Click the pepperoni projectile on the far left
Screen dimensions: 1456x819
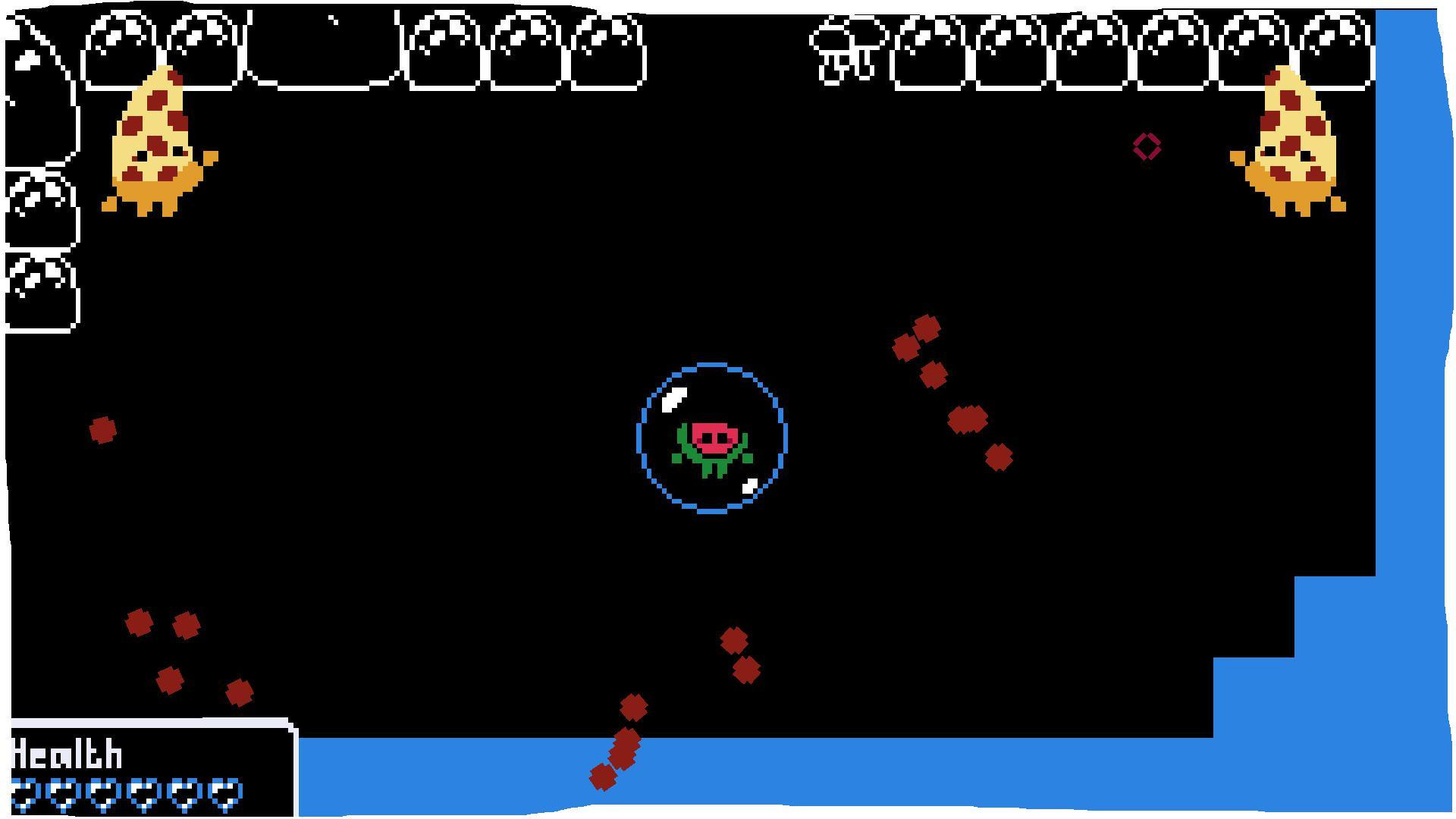(103, 432)
